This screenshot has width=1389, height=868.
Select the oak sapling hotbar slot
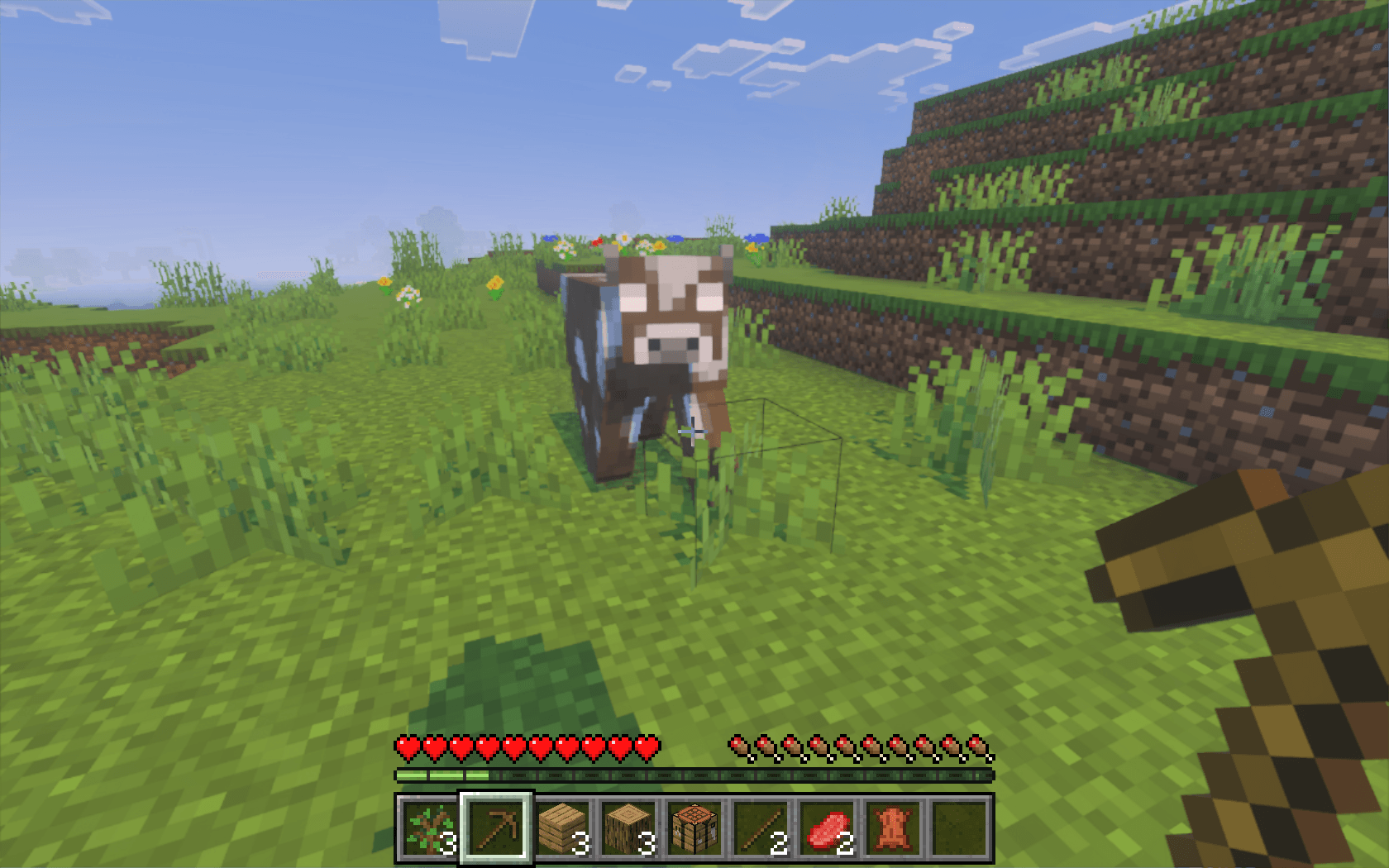point(428,829)
